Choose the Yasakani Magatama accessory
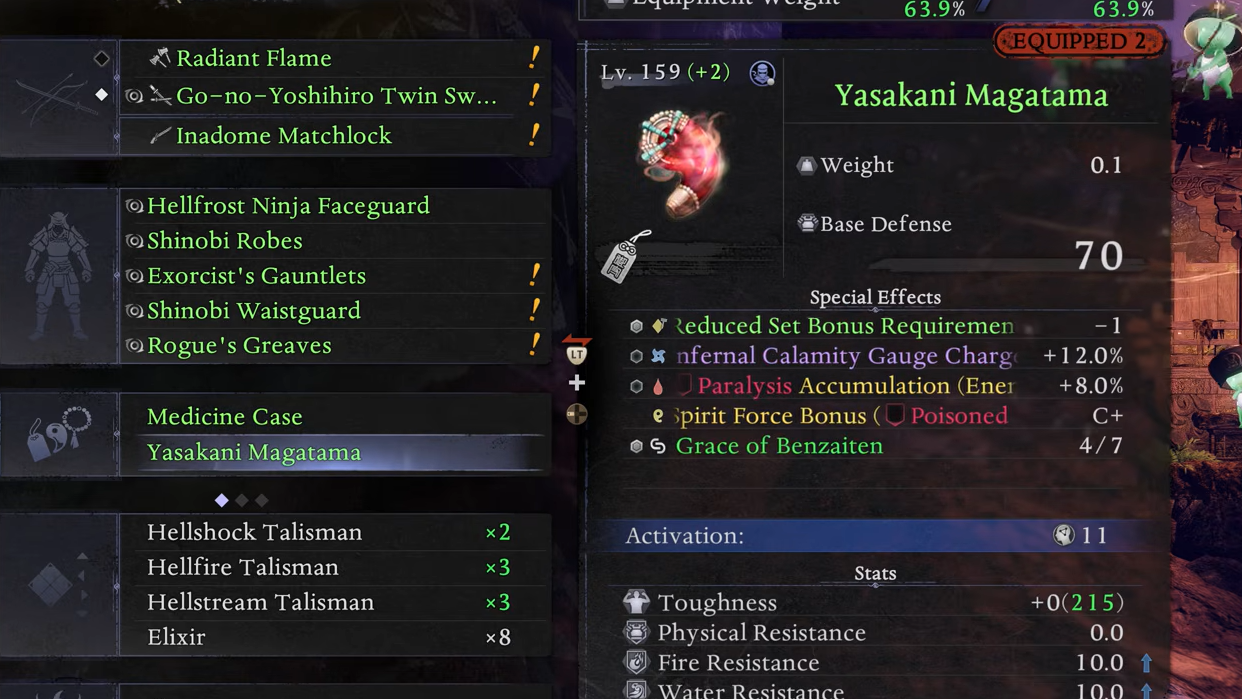 click(254, 452)
